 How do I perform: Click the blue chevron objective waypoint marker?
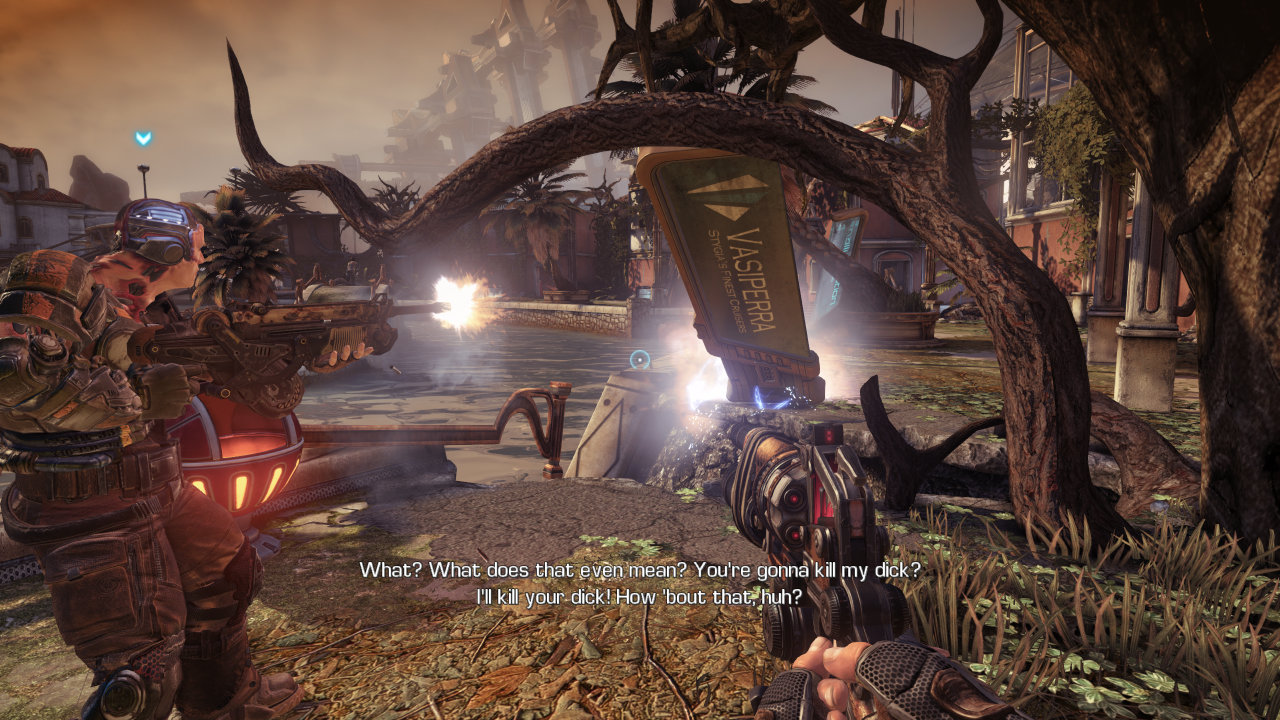pyautogui.click(x=143, y=138)
